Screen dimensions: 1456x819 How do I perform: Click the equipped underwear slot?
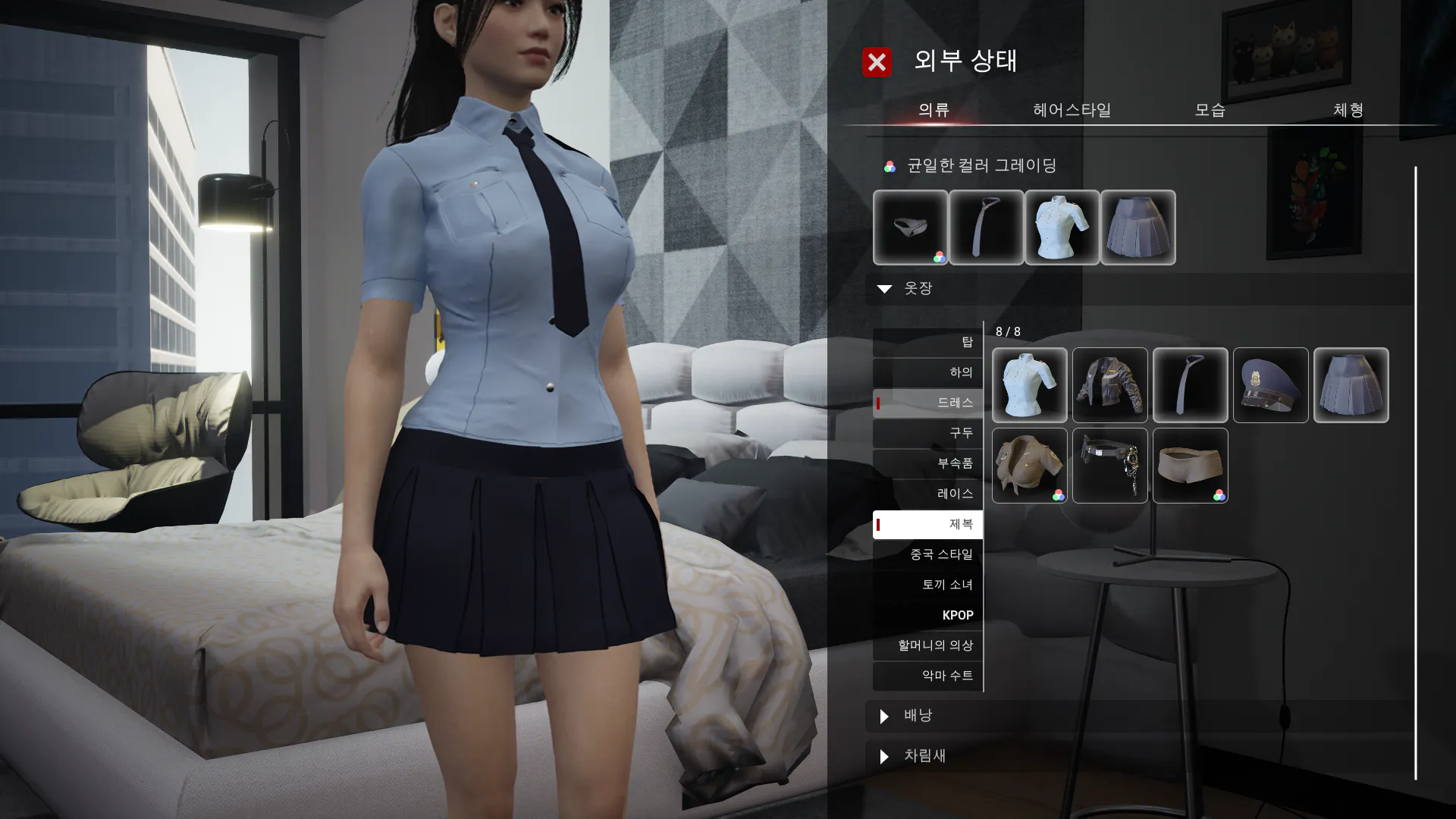910,227
